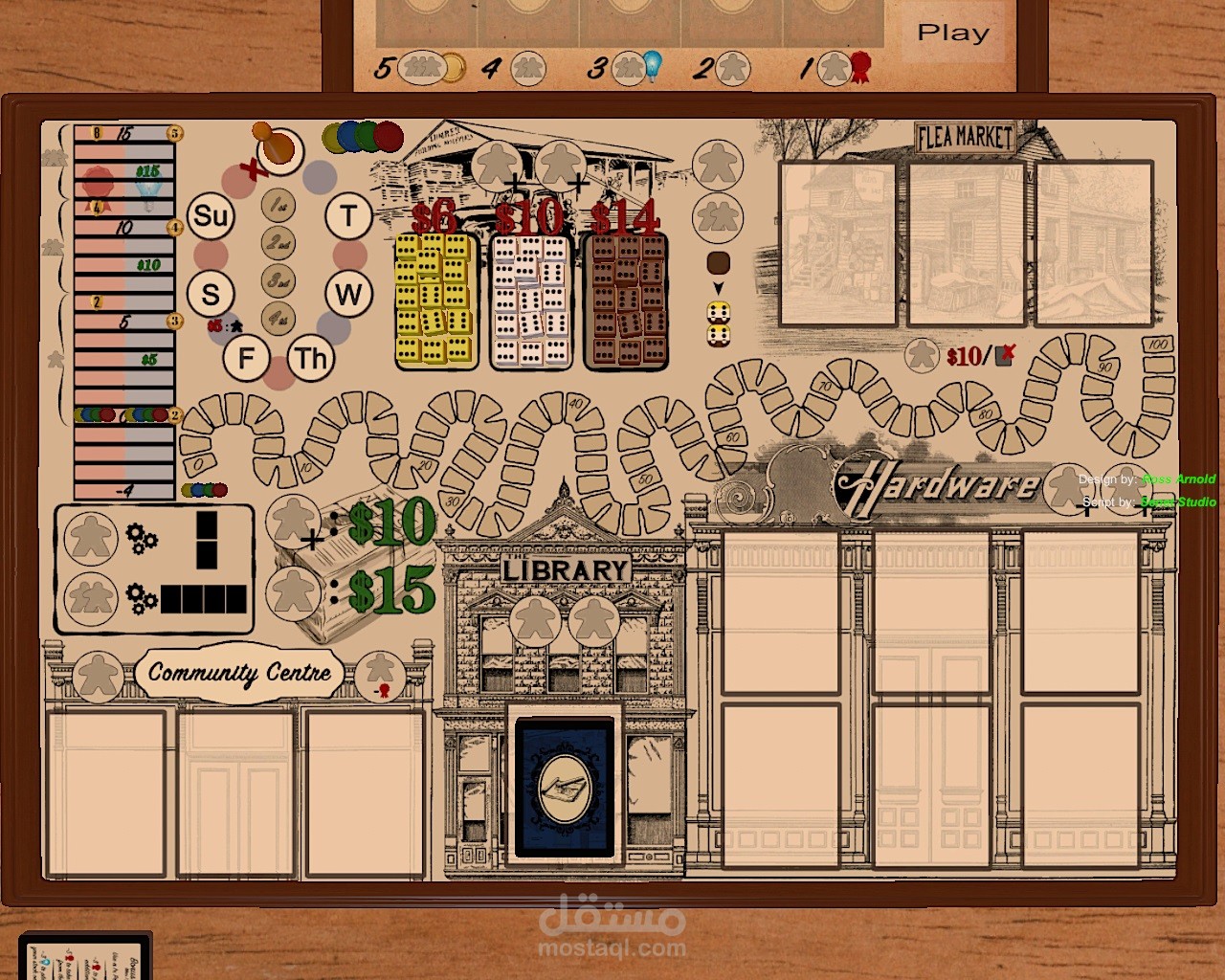
Task: Select the Flea Market $10 worker spot
Action: (x=923, y=356)
